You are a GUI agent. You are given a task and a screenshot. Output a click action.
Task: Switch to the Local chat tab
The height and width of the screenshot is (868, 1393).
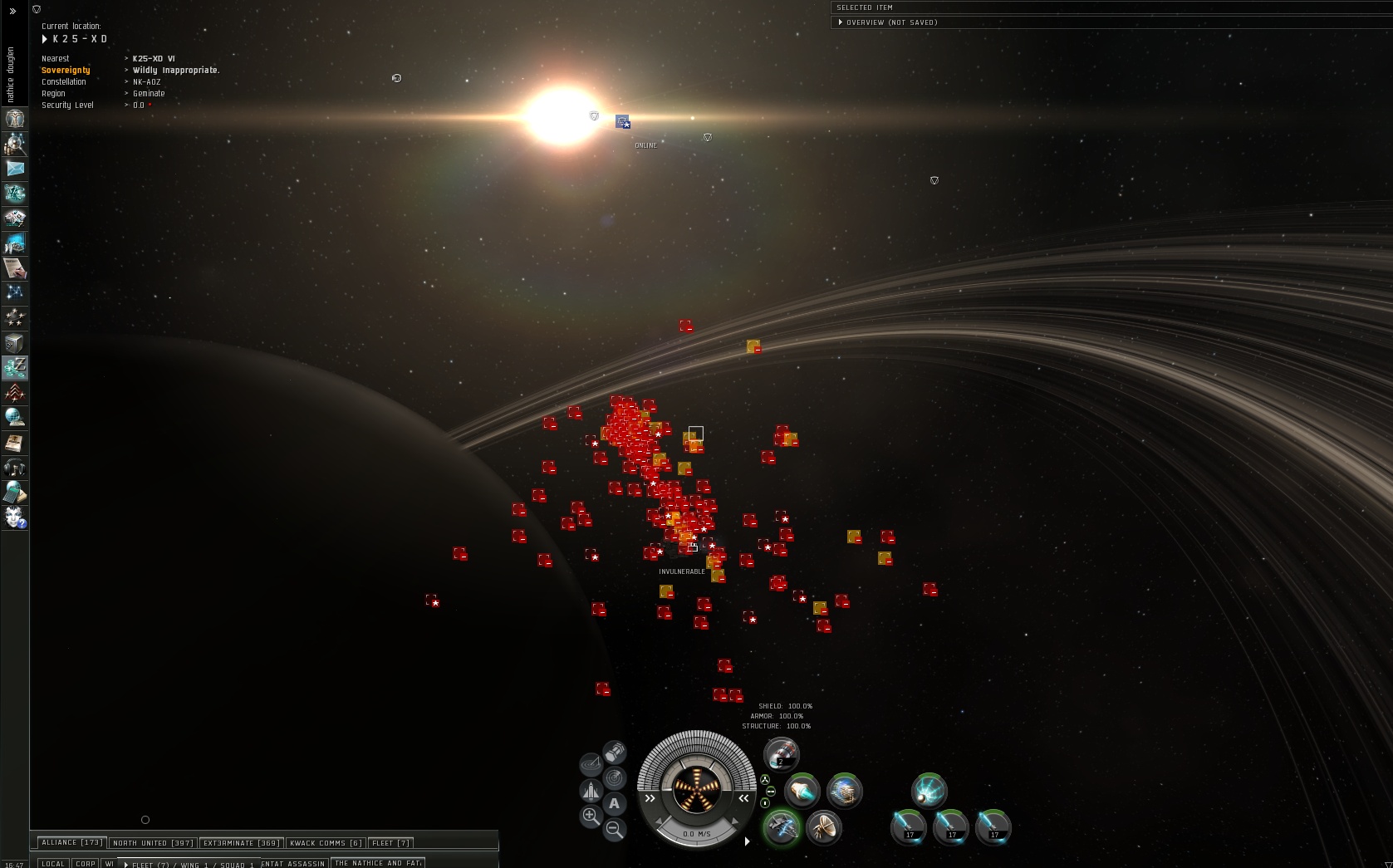coord(53,863)
